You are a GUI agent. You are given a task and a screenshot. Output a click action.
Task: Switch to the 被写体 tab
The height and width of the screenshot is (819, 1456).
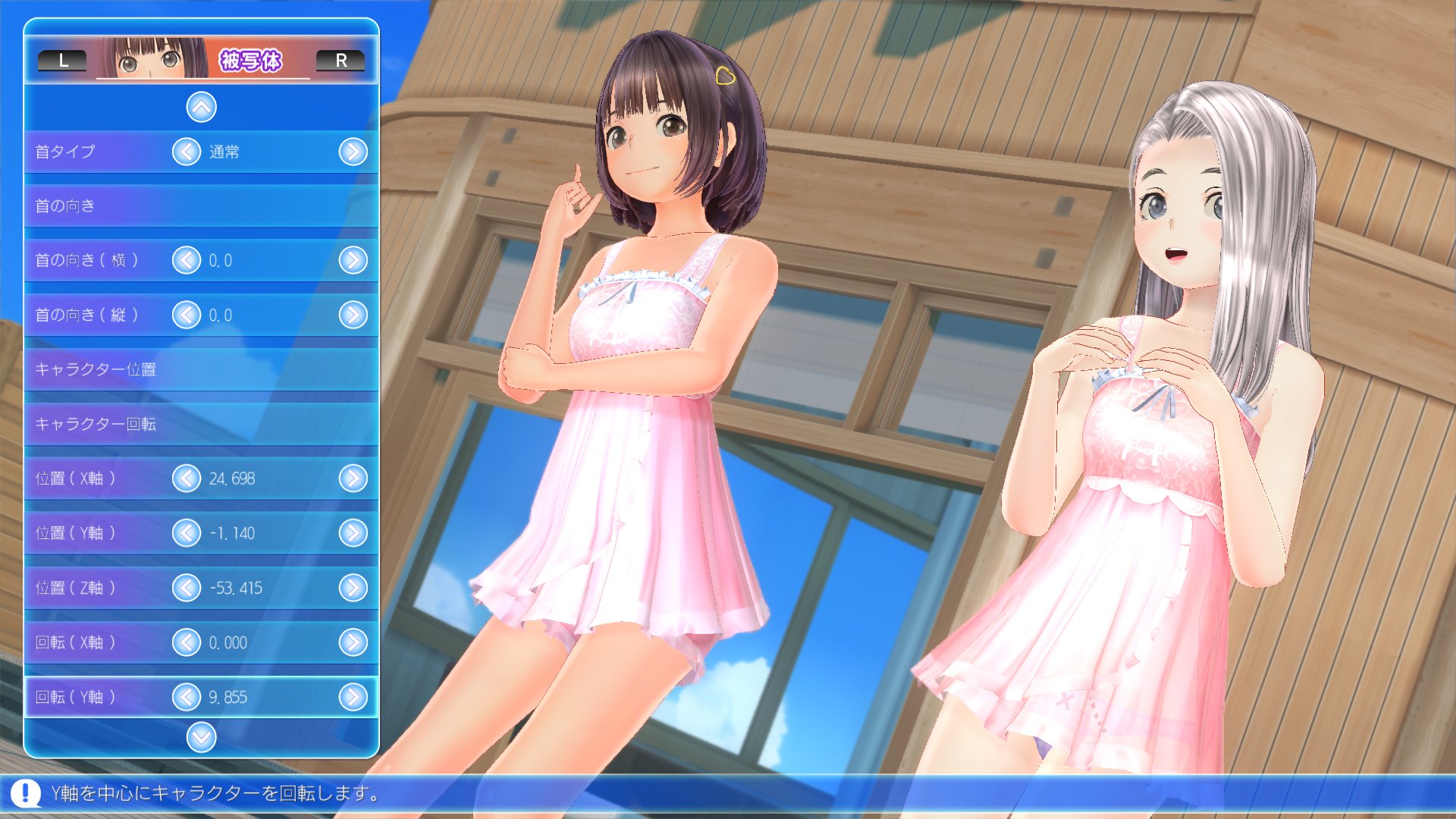pyautogui.click(x=253, y=60)
